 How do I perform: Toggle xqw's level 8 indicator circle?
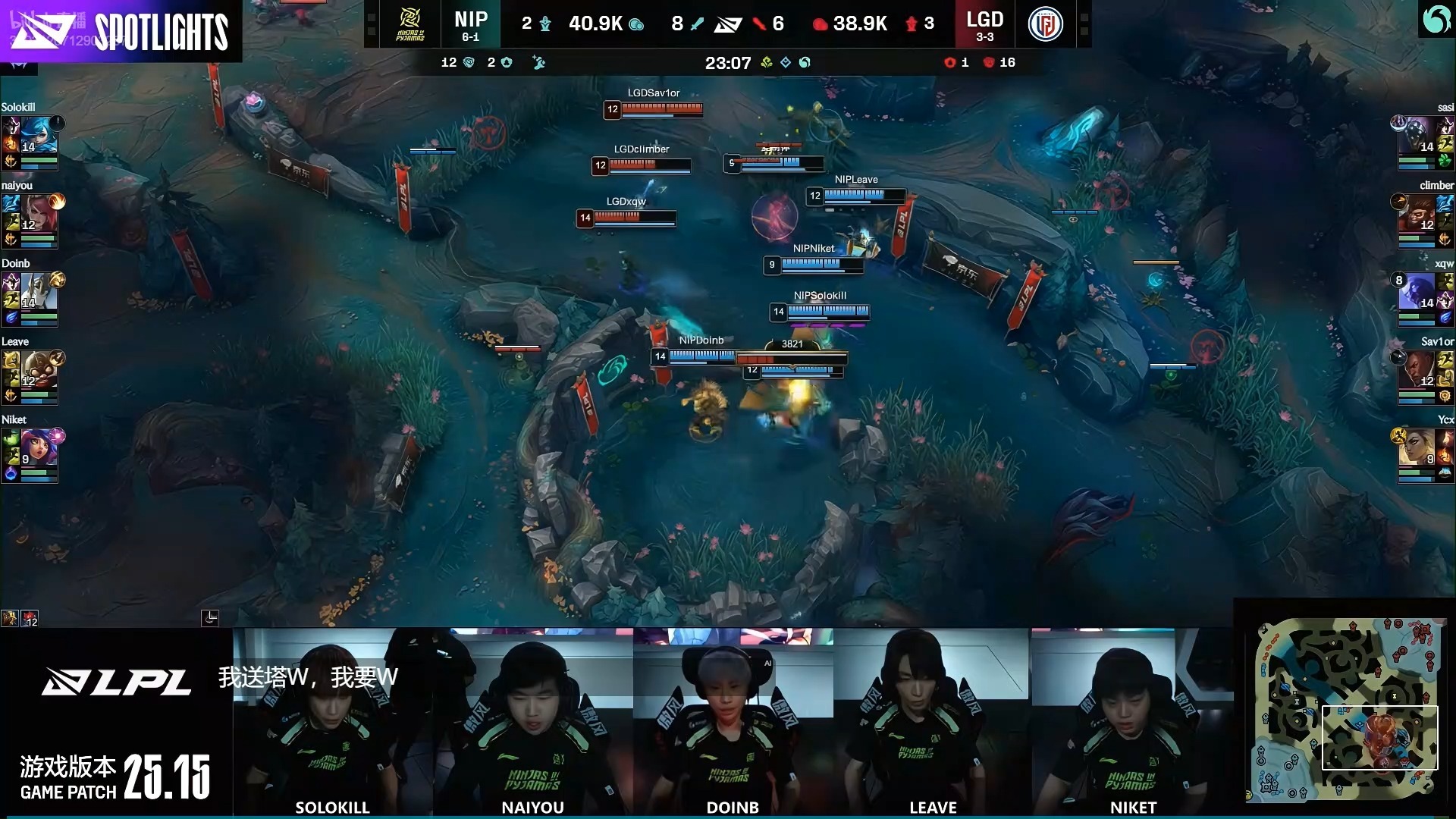coord(1399,279)
